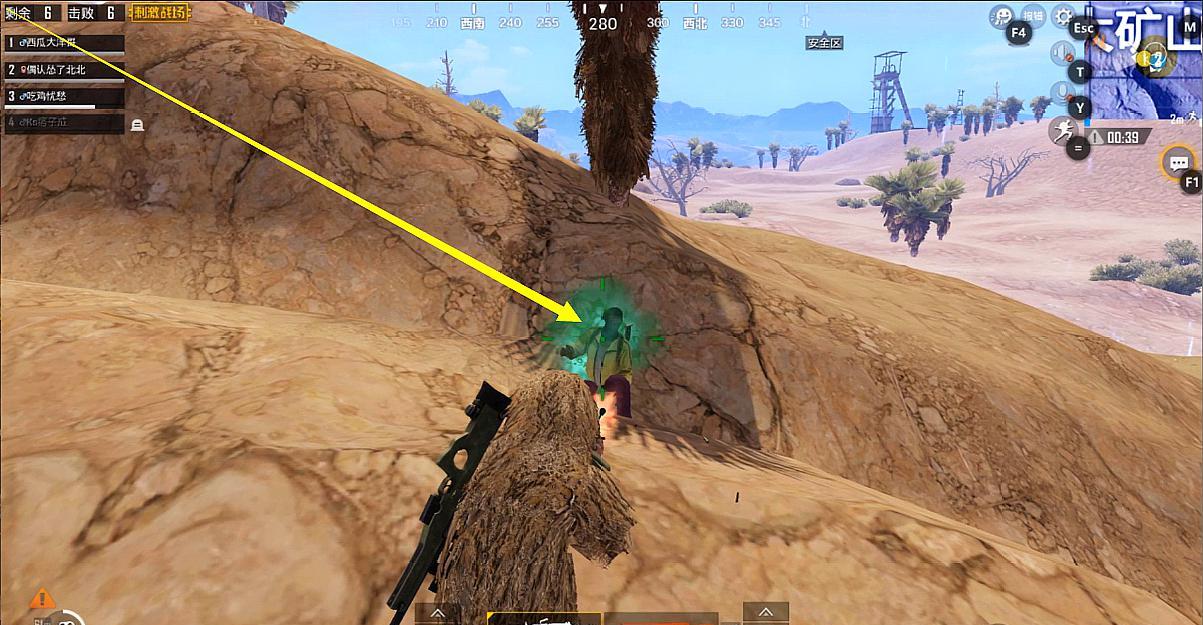Click the 报错 report button
1203x625 pixels.
click(x=1038, y=17)
